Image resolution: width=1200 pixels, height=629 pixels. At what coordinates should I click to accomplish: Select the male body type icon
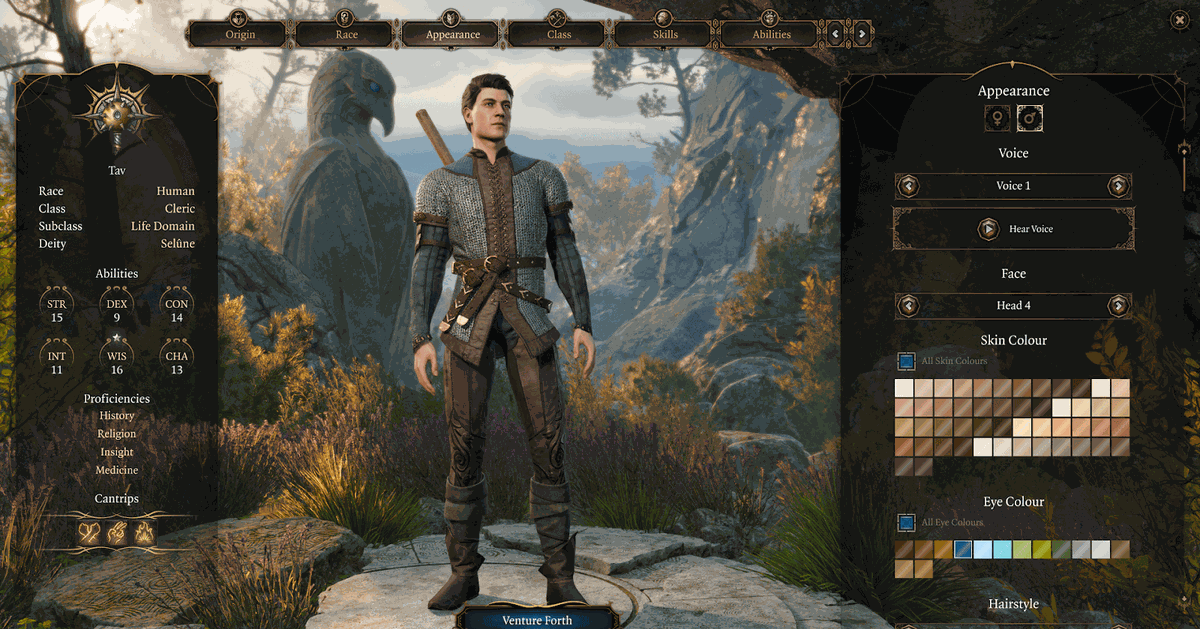[1030, 120]
